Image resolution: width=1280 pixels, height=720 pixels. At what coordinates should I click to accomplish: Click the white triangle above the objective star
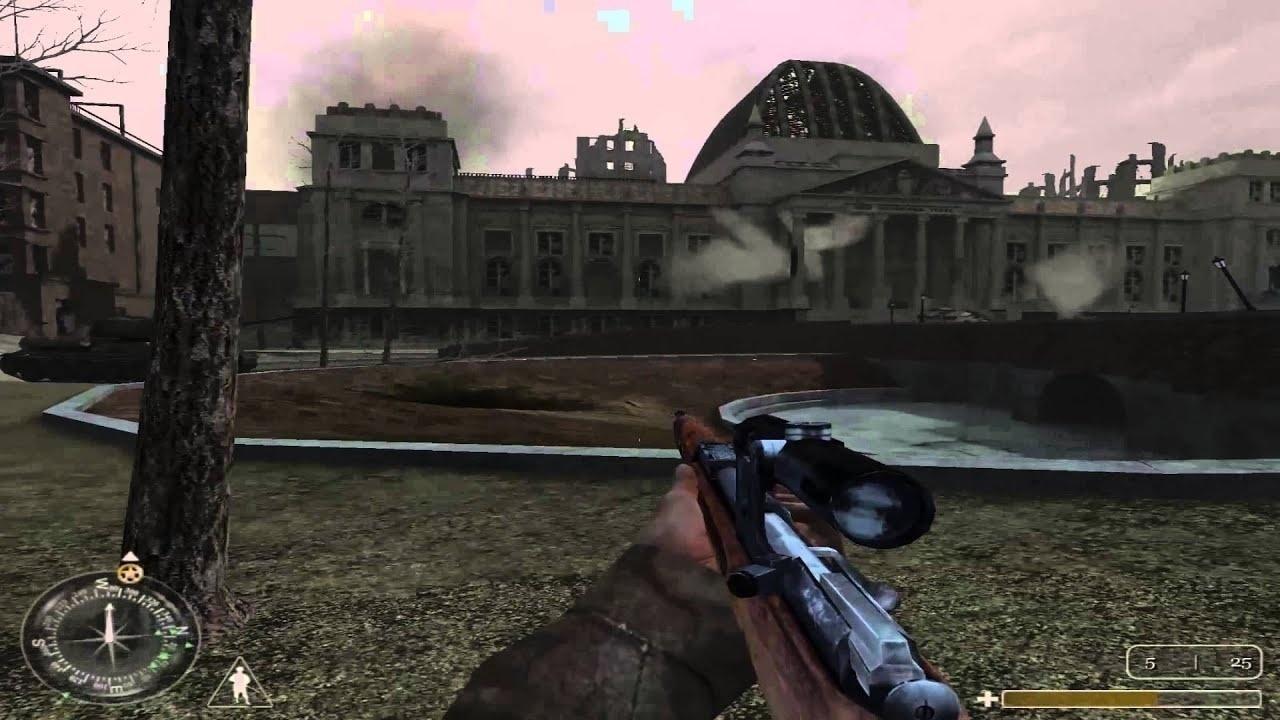coord(129,557)
